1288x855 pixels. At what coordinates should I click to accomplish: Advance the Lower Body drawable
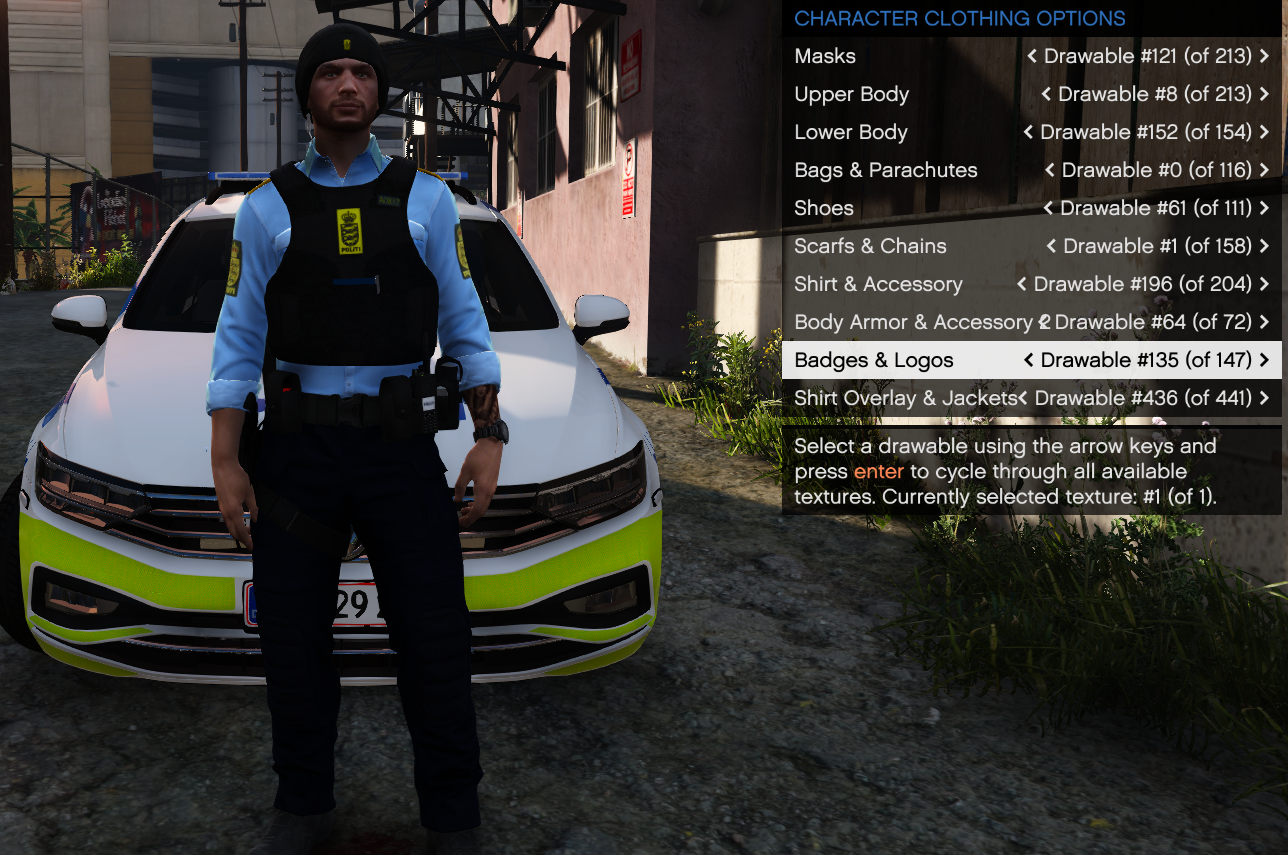(1265, 133)
